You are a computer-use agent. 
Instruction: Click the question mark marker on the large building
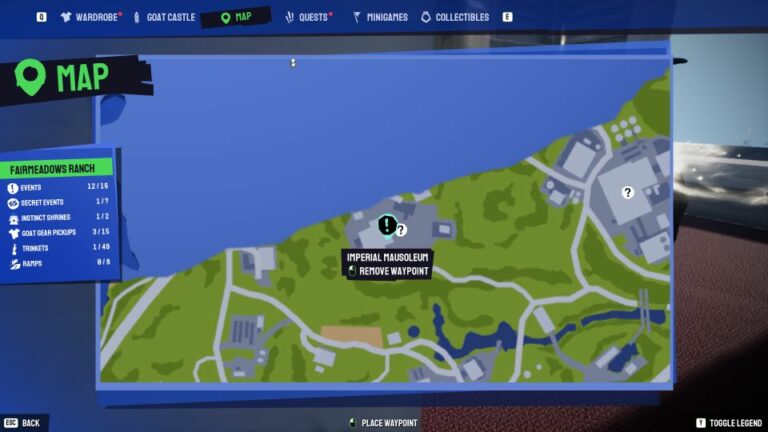point(628,193)
